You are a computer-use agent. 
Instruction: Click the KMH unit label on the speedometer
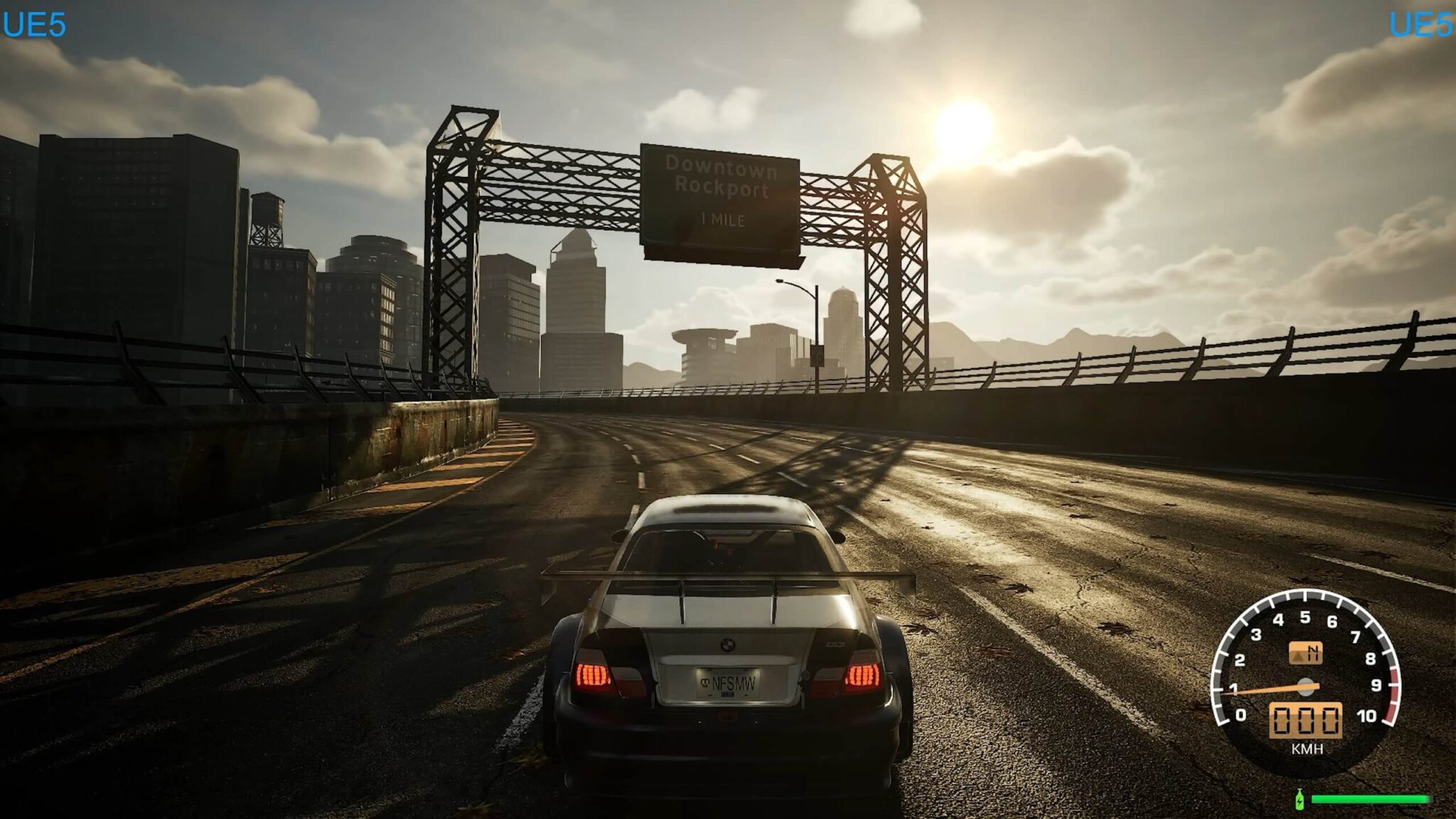coord(1307,748)
